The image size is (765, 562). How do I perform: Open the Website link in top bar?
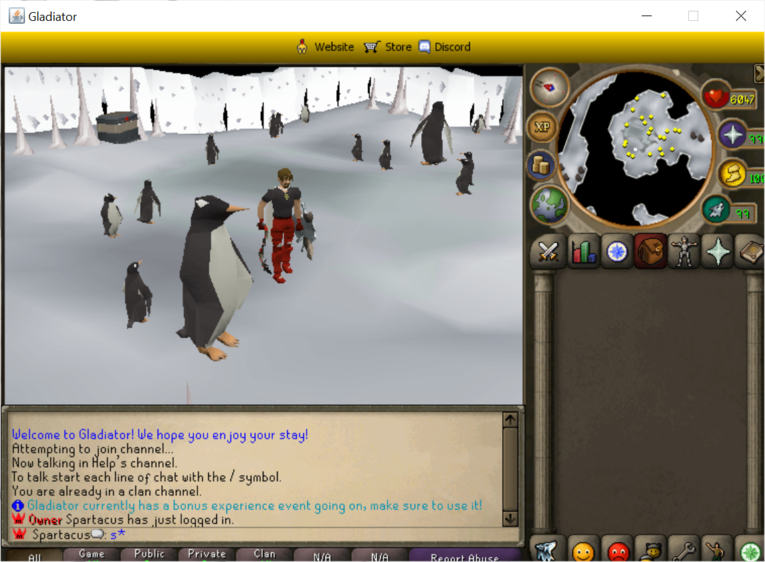325,47
